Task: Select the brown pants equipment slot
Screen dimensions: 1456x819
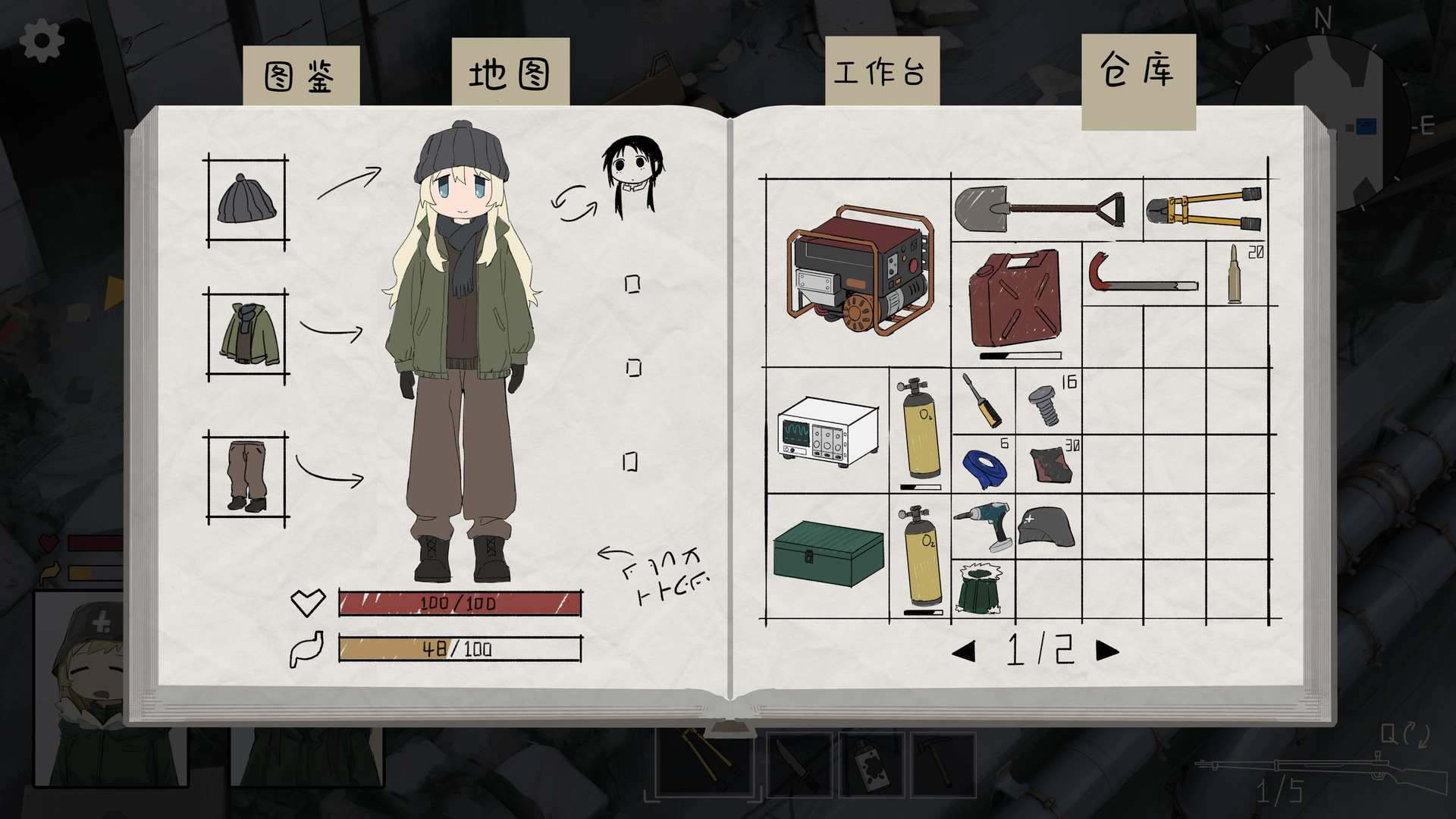Action: (x=247, y=477)
